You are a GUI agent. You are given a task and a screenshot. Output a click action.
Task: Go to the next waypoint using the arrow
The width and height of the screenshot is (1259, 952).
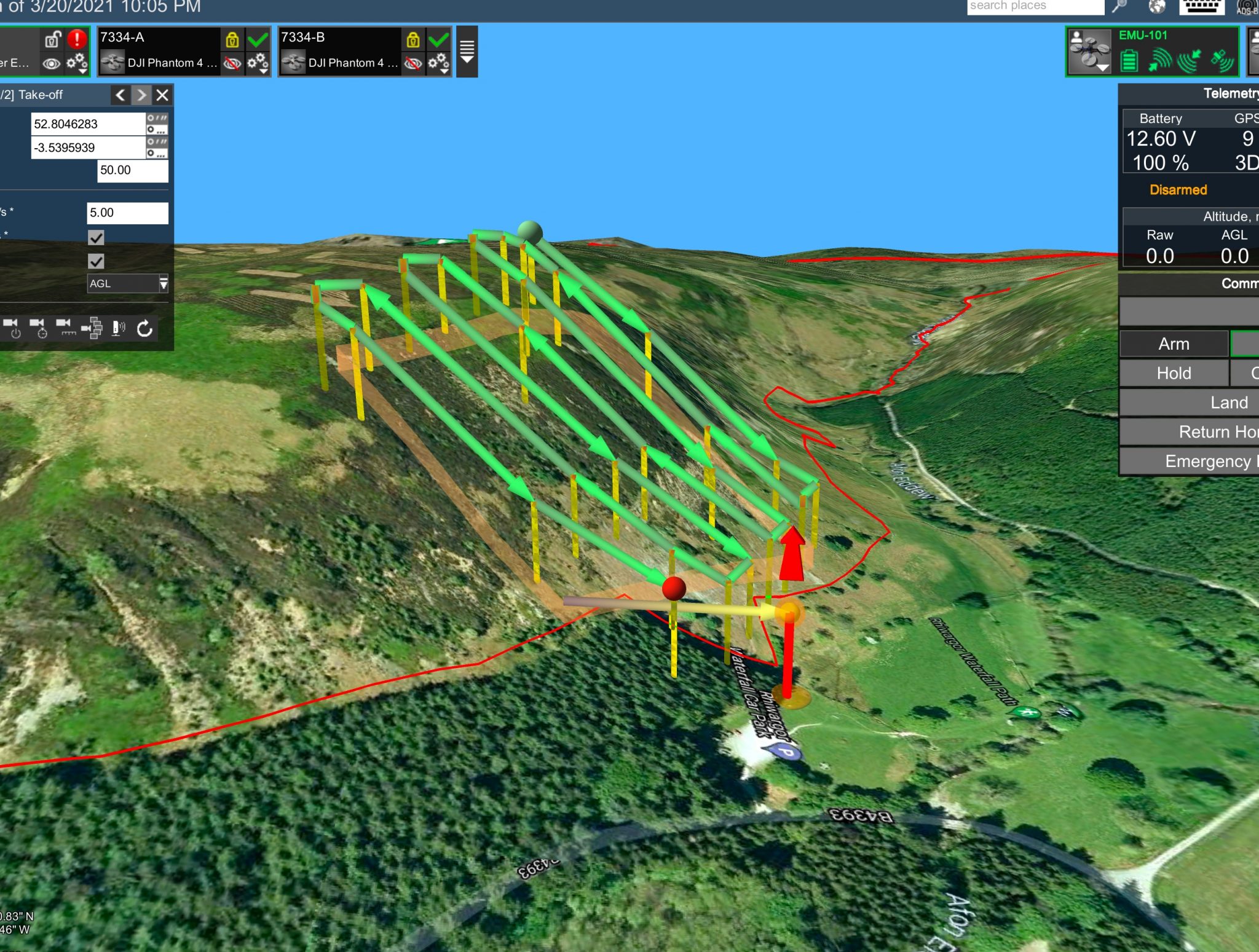click(x=142, y=95)
